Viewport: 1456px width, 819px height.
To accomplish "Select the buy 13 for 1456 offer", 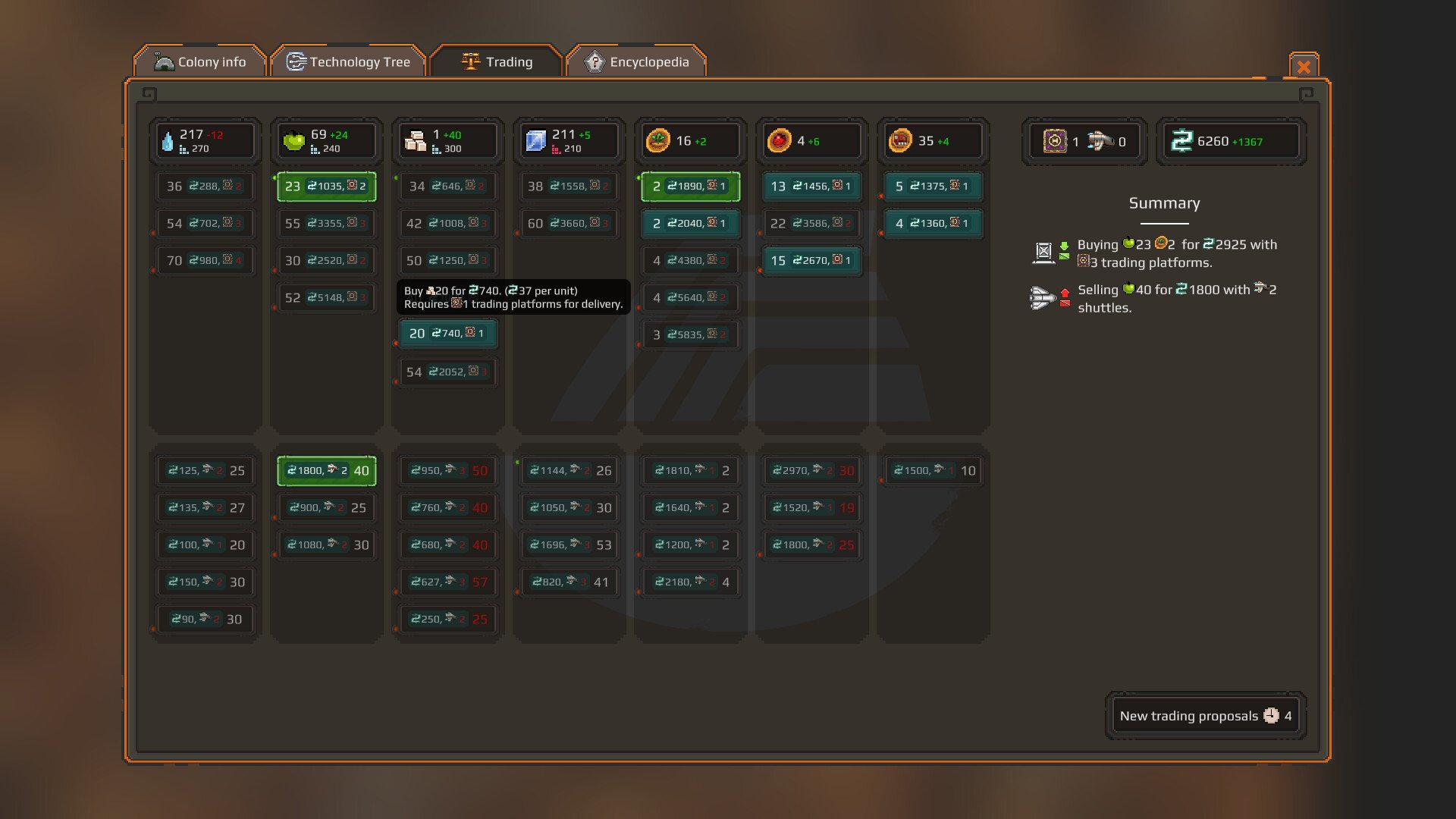I will pyautogui.click(x=811, y=187).
